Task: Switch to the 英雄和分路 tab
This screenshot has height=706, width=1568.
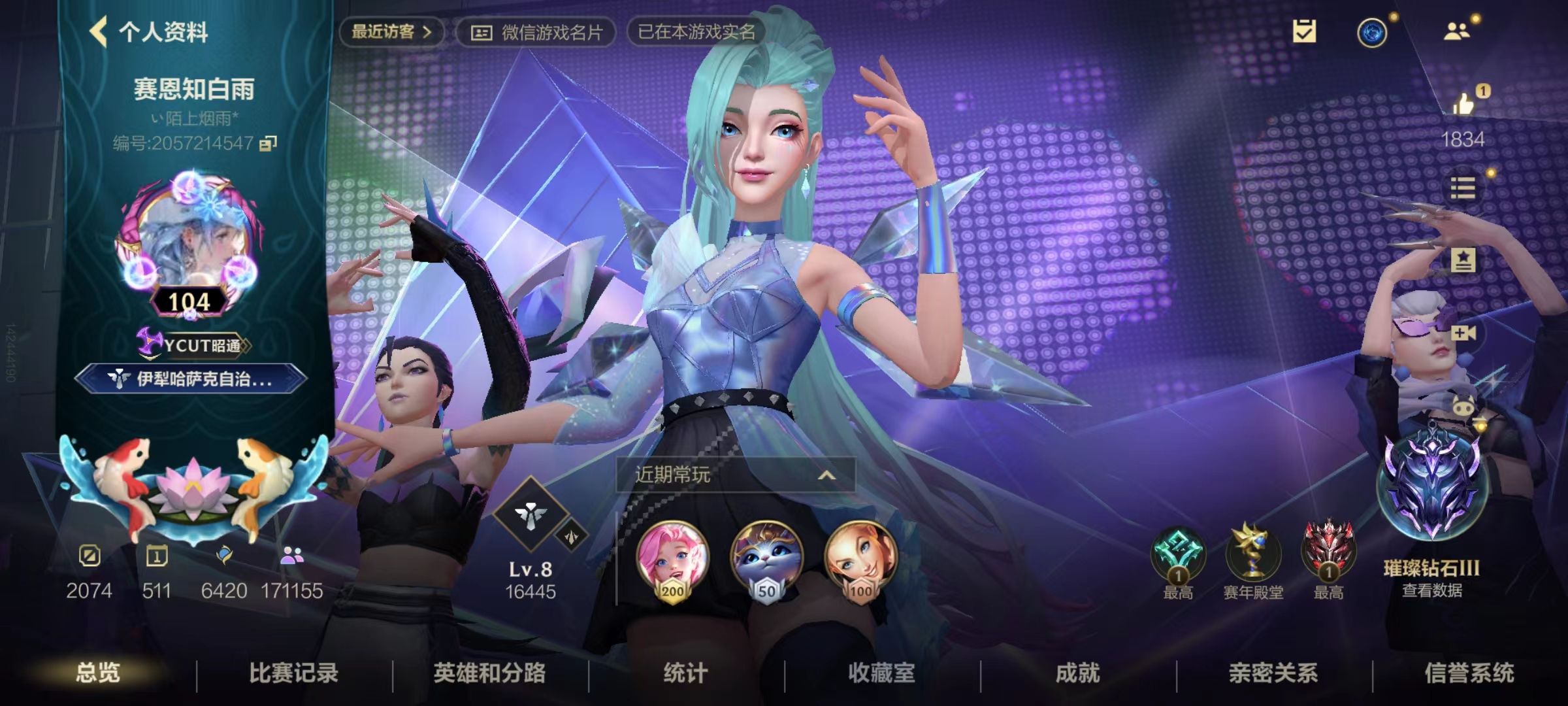Action: click(x=489, y=673)
